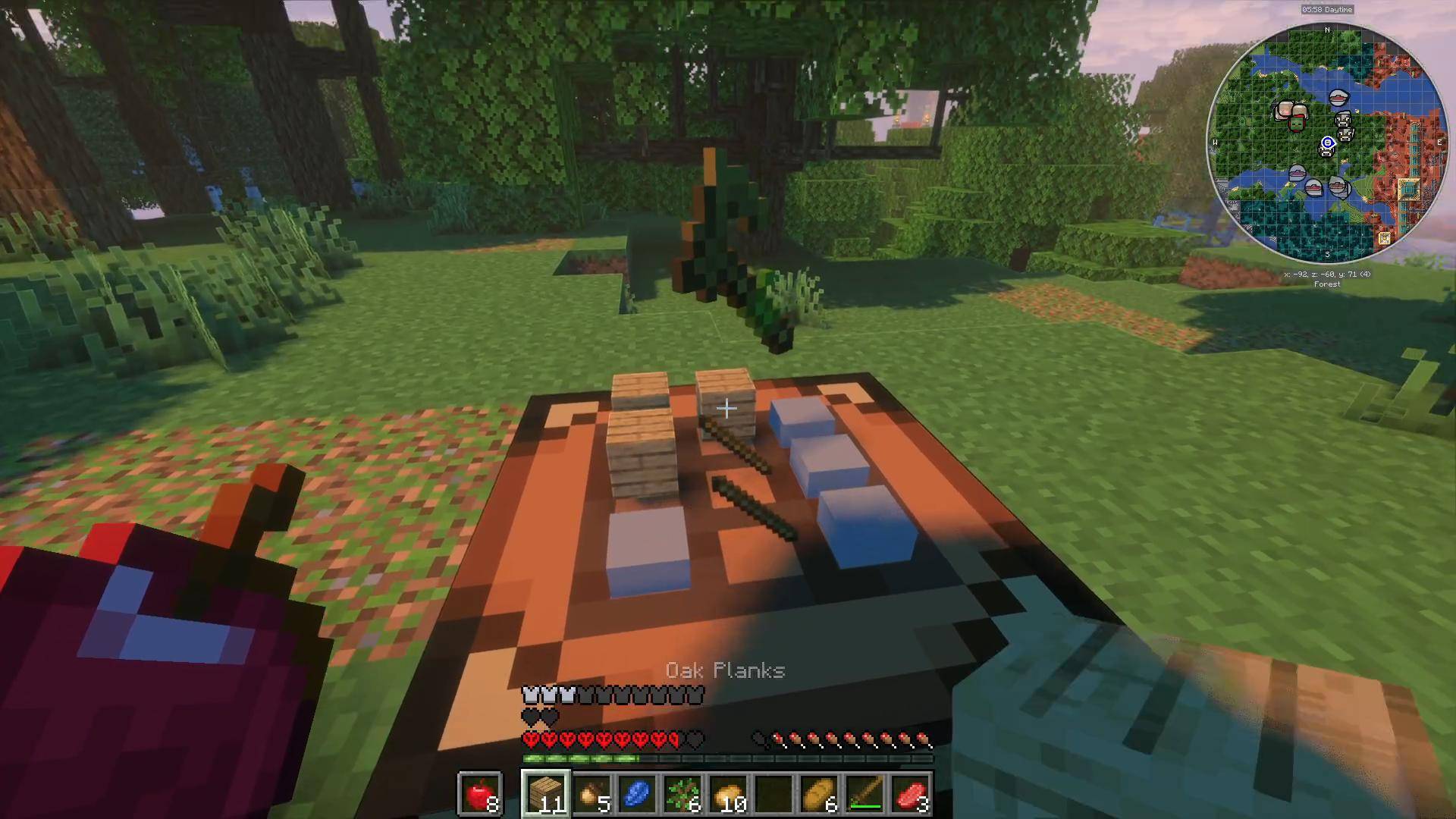Click the blue player marker on the minimap

[1327, 143]
